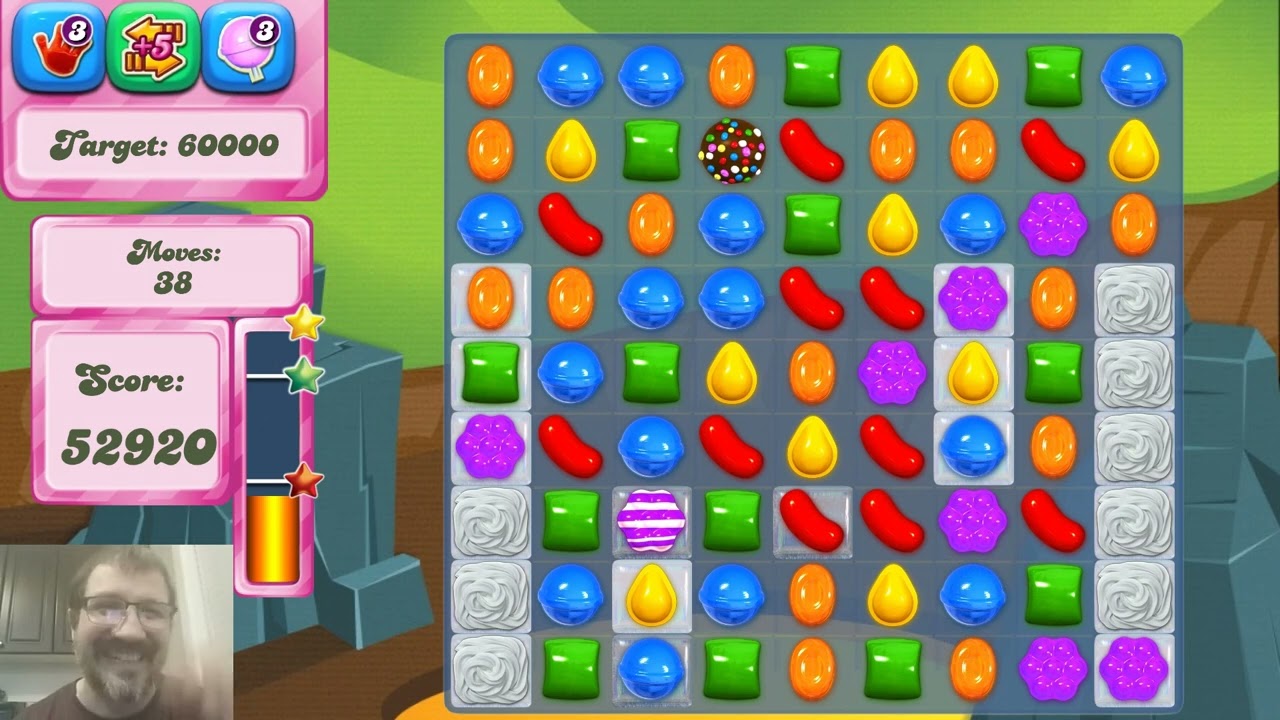Select the green candy encased in jelly

tap(490, 372)
